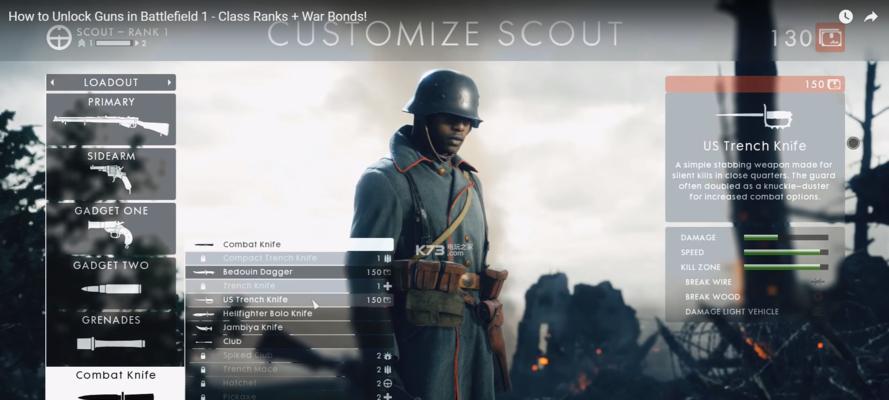
Task: Switch to the previous loadout arrow
Action: (x=52, y=82)
